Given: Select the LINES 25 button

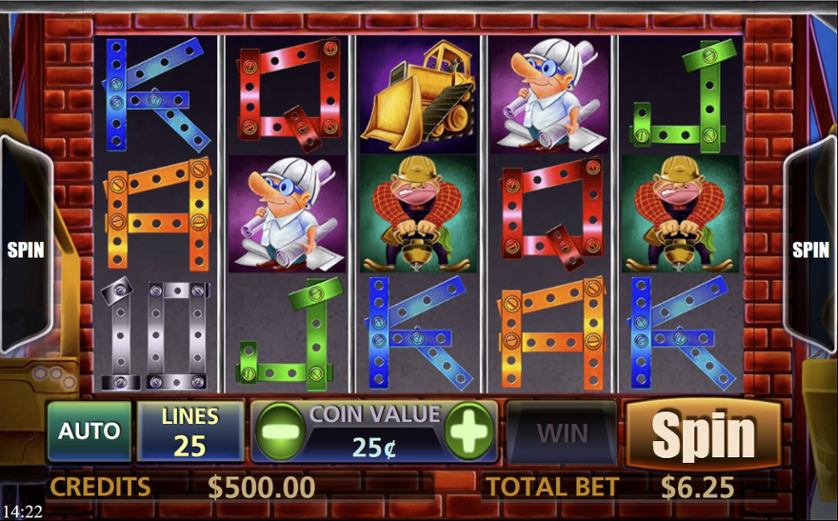Looking at the screenshot, I should pos(190,432).
